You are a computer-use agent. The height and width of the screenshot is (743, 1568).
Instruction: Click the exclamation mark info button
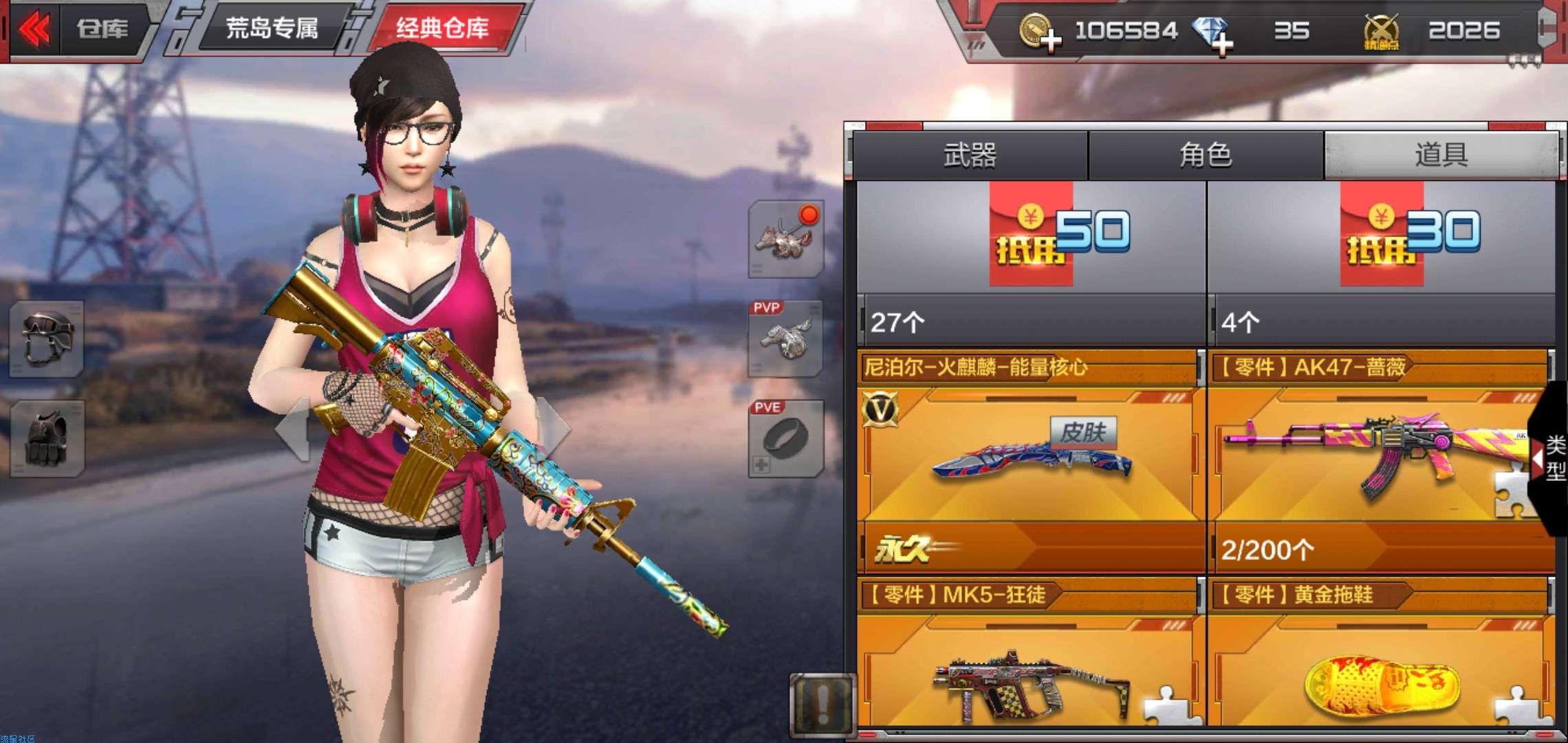coord(823,703)
